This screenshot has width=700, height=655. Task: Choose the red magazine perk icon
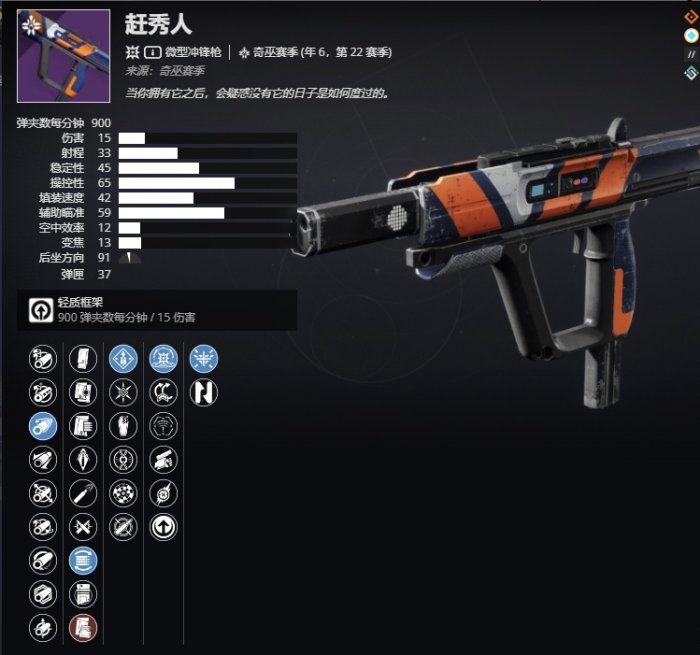(x=83, y=628)
